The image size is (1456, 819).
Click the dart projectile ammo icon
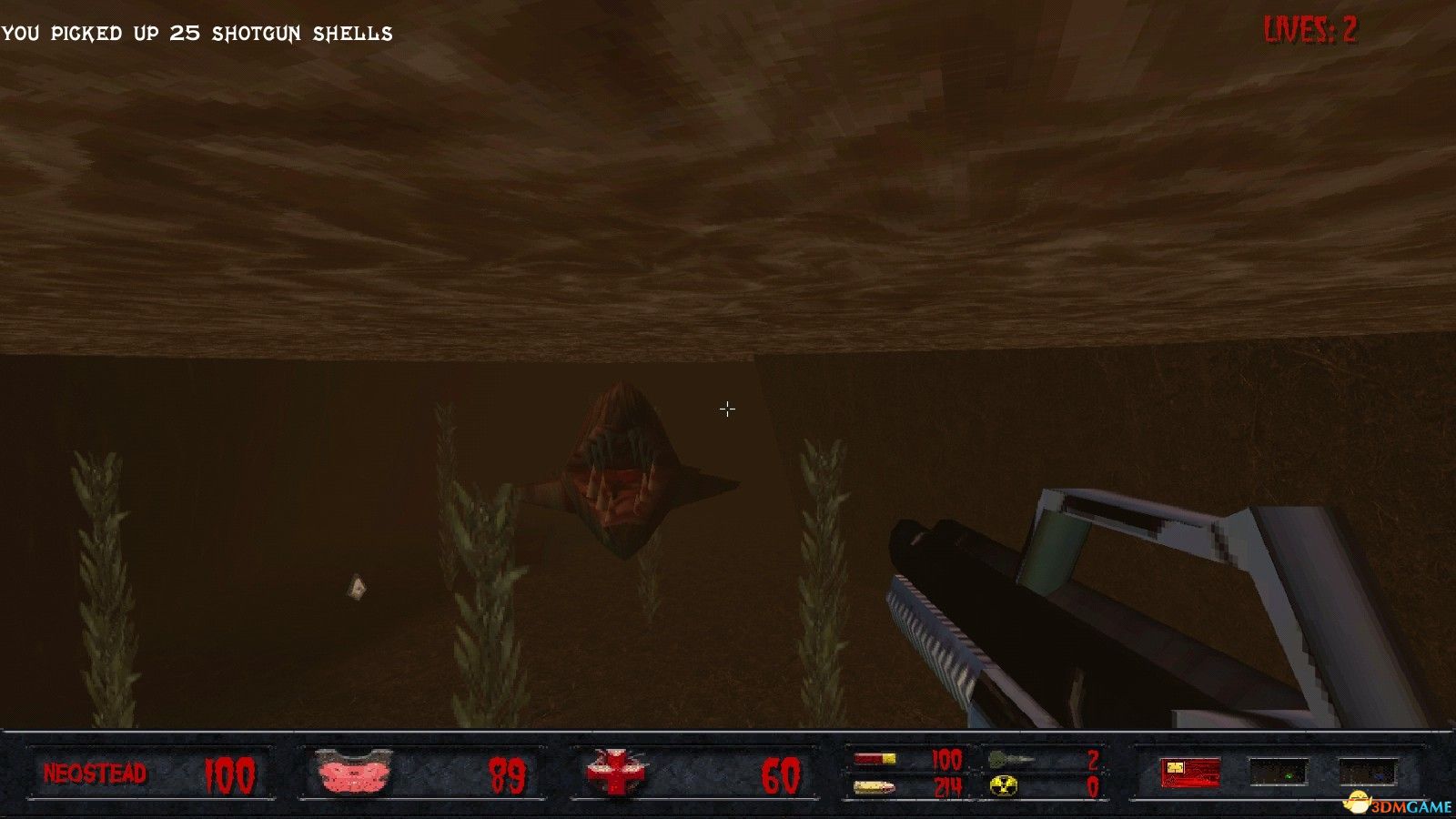[x=1010, y=761]
